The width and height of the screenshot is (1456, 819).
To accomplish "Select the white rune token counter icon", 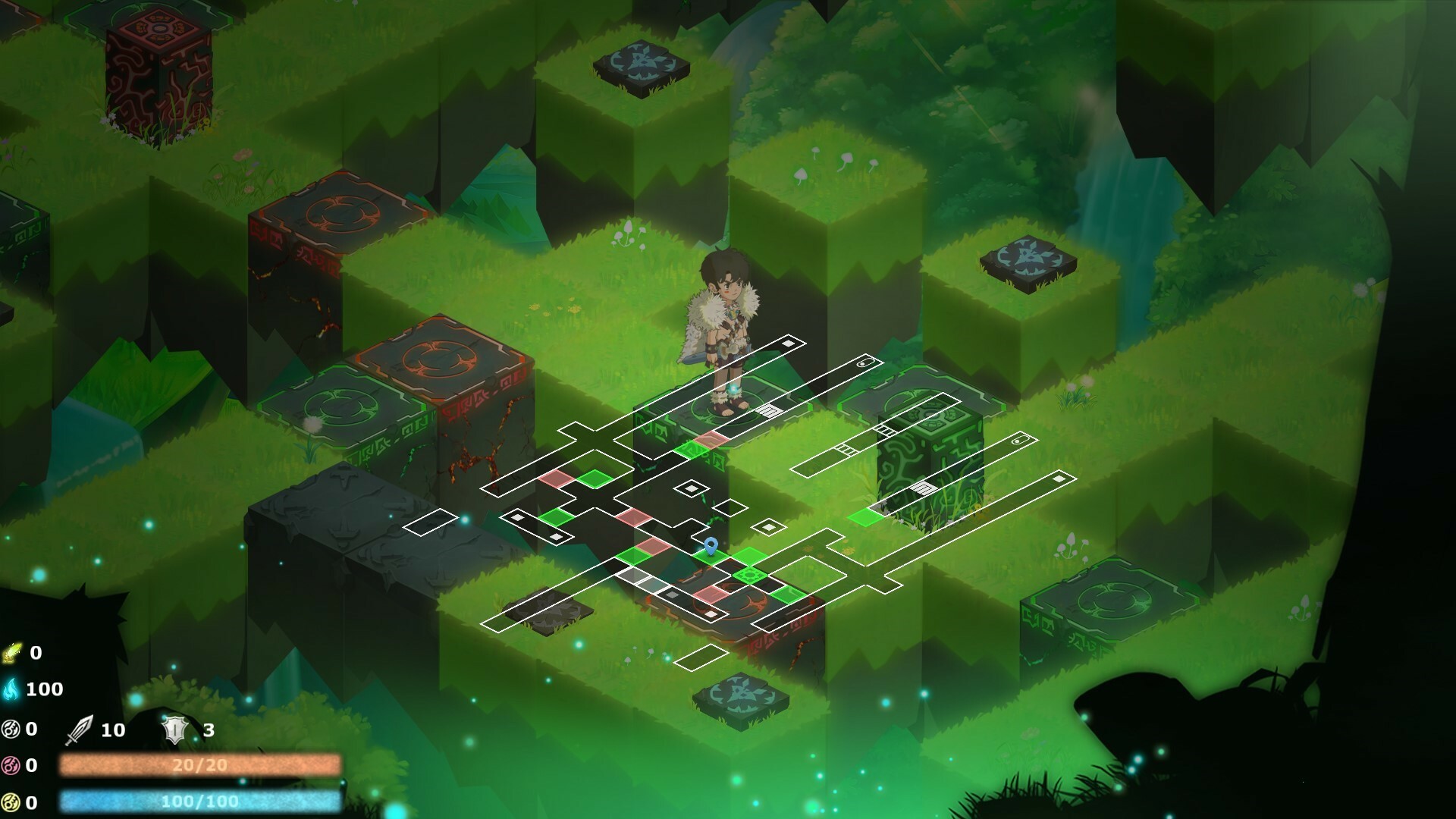I will point(10,729).
